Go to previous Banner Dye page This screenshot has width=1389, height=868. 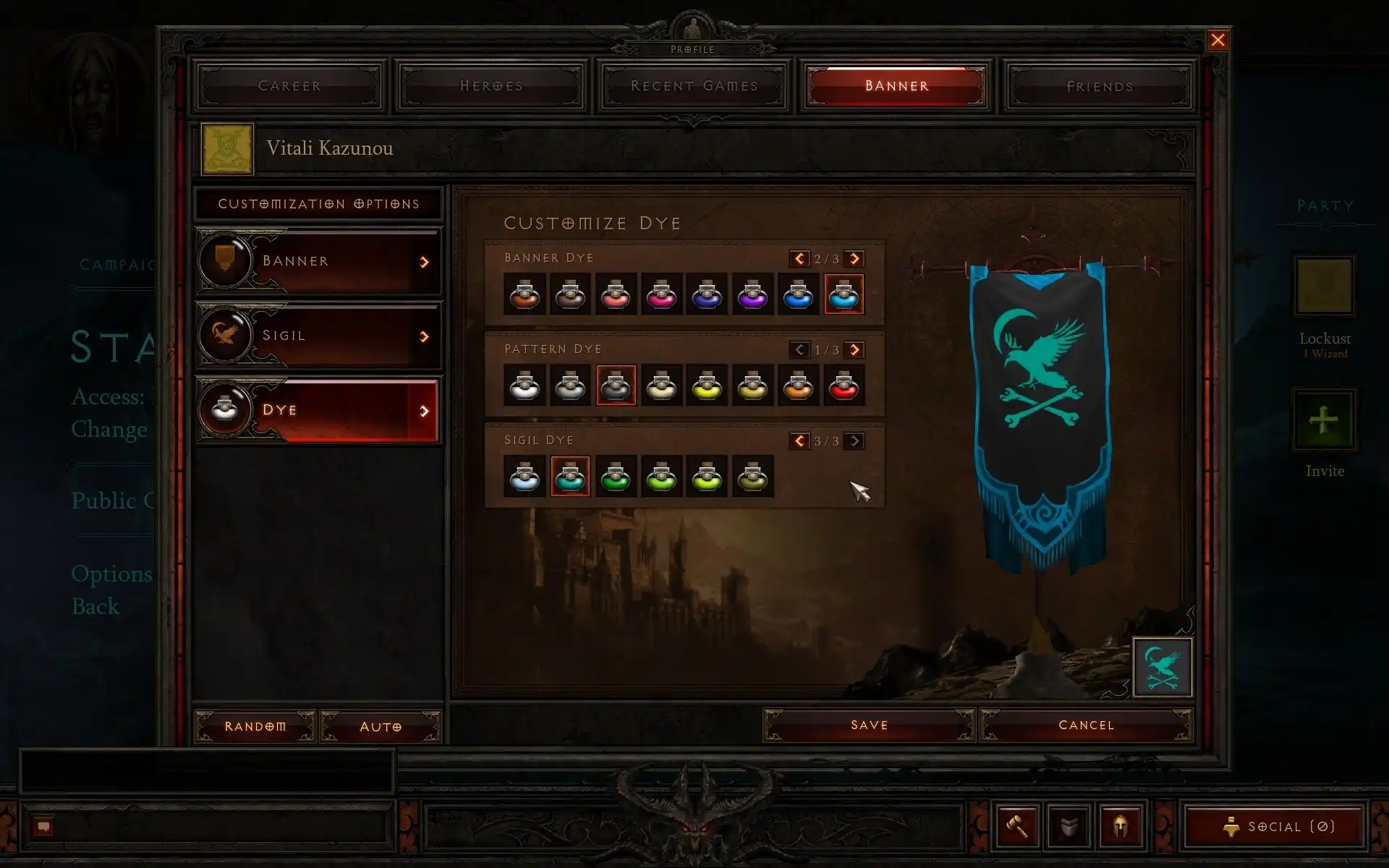(x=799, y=259)
